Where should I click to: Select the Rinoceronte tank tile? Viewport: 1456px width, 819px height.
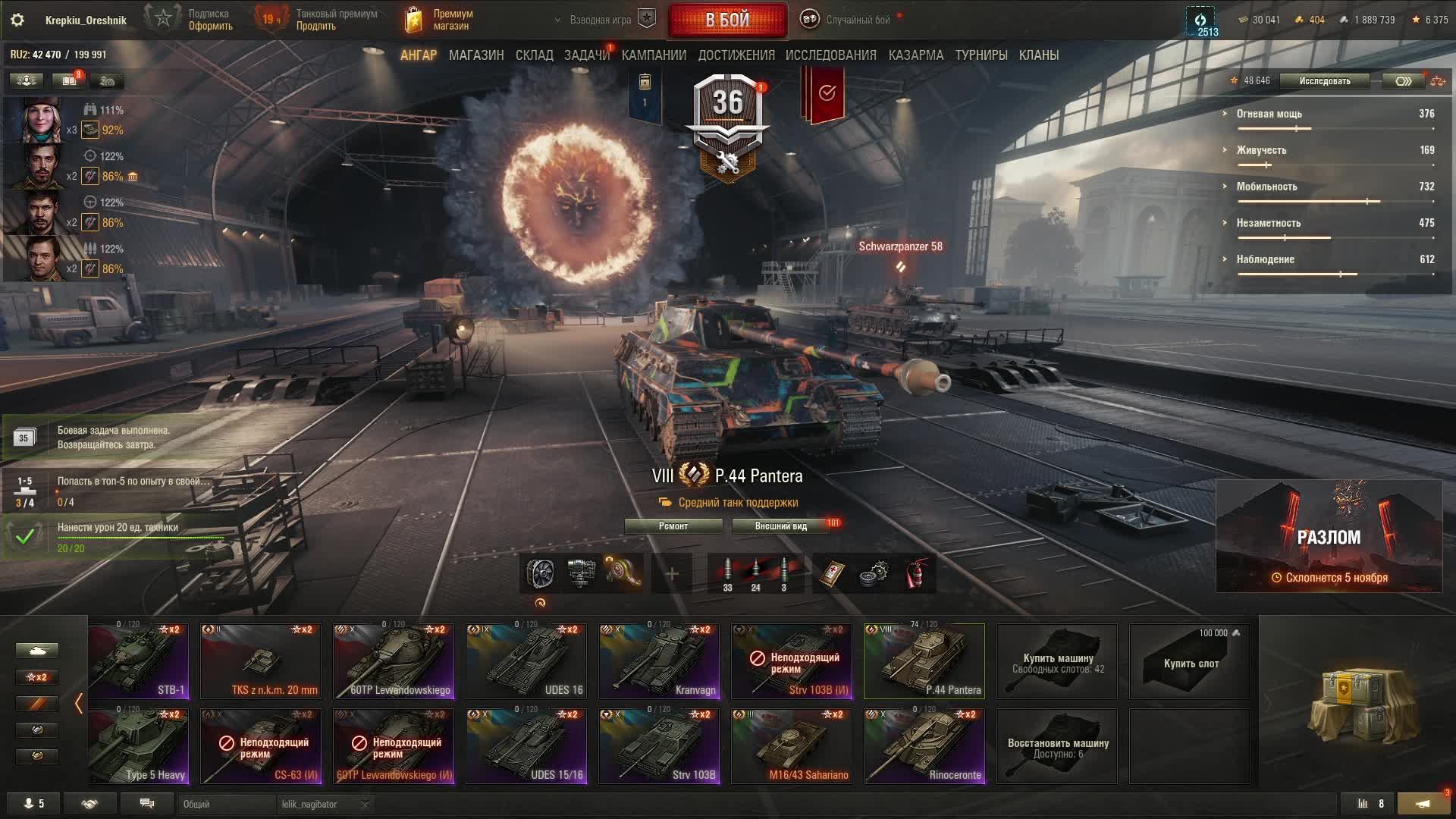click(x=924, y=745)
